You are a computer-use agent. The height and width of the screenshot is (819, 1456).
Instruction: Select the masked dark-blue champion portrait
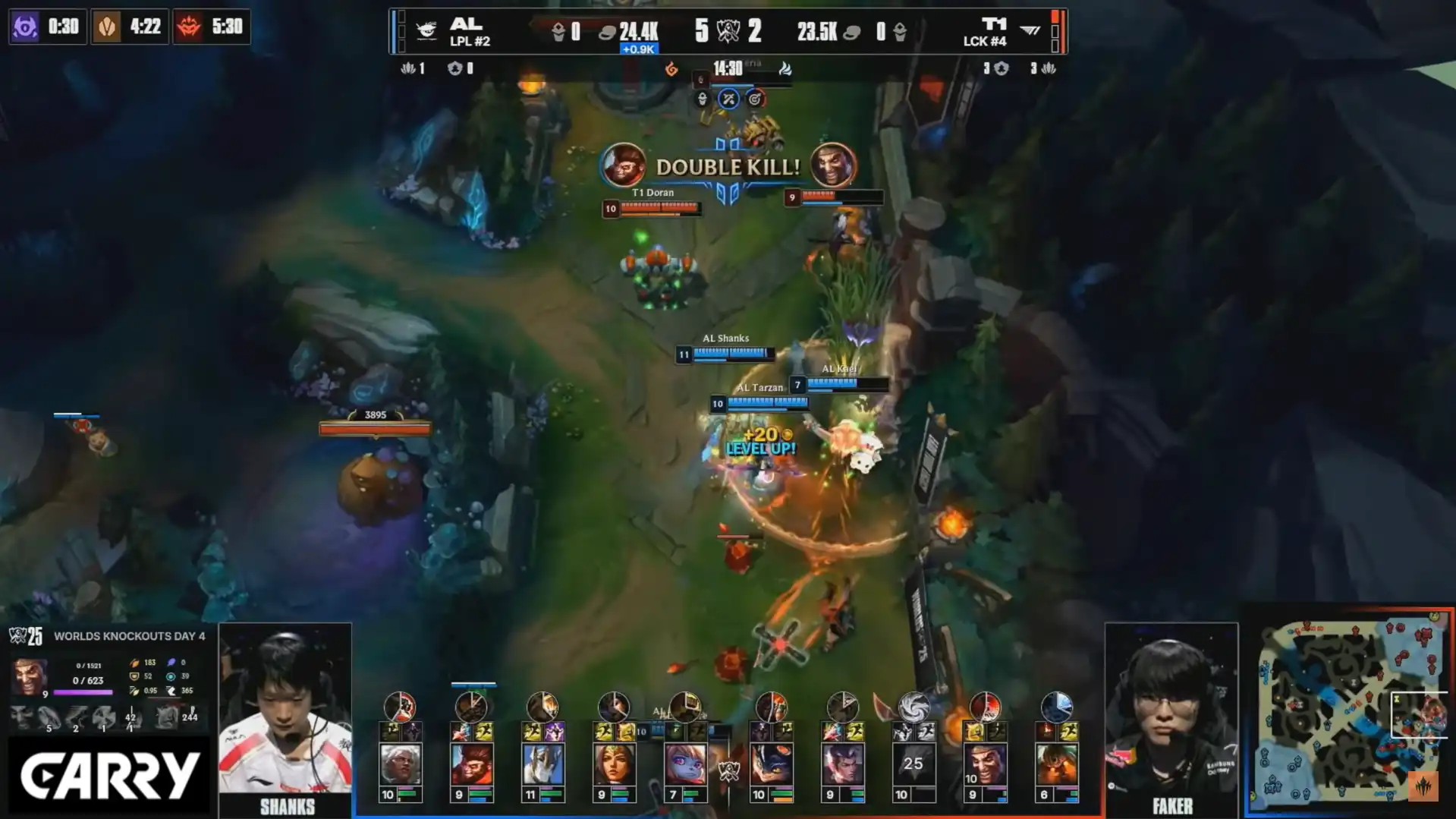[x=771, y=764]
